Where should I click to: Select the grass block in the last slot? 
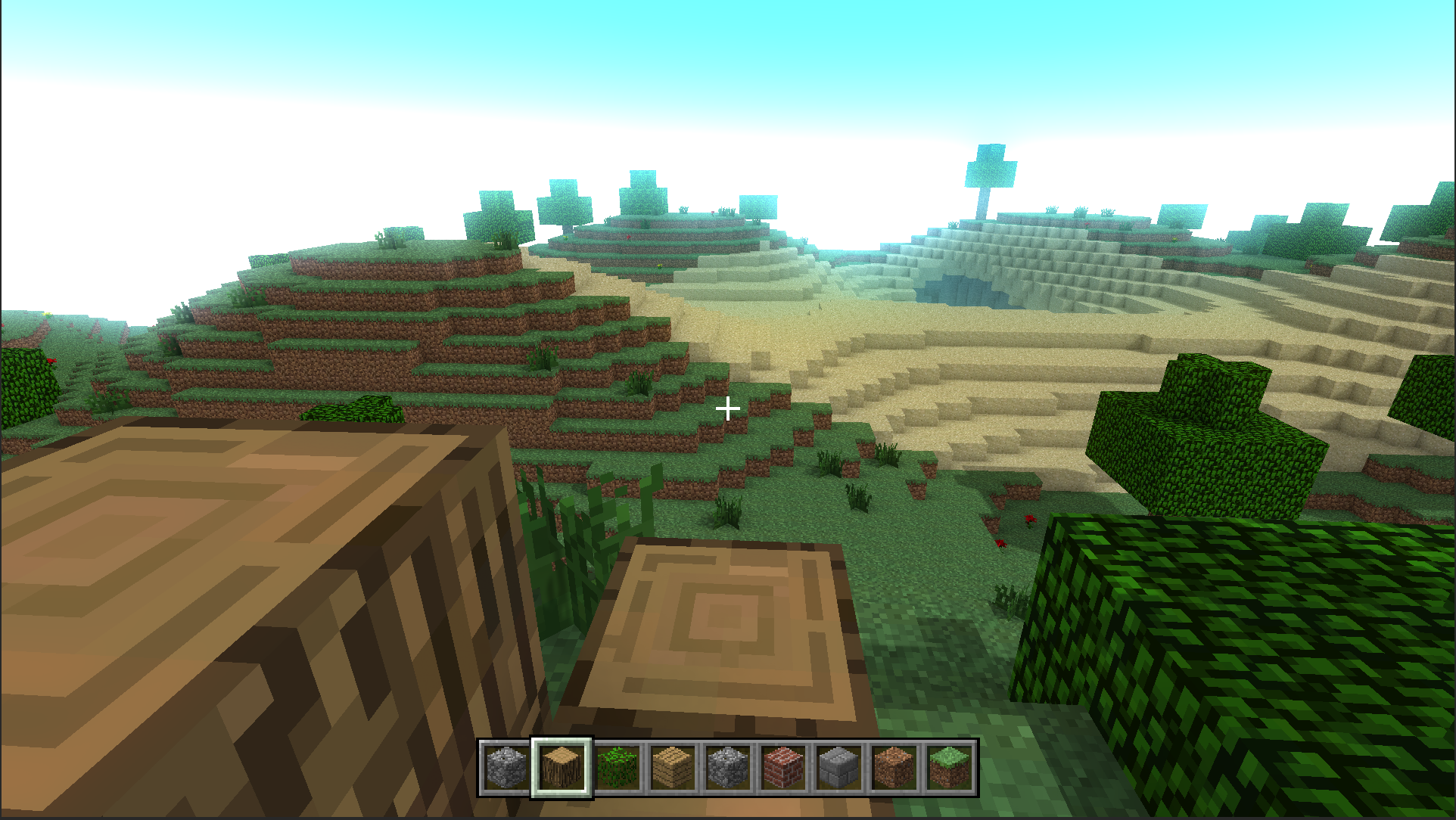pyautogui.click(x=949, y=767)
